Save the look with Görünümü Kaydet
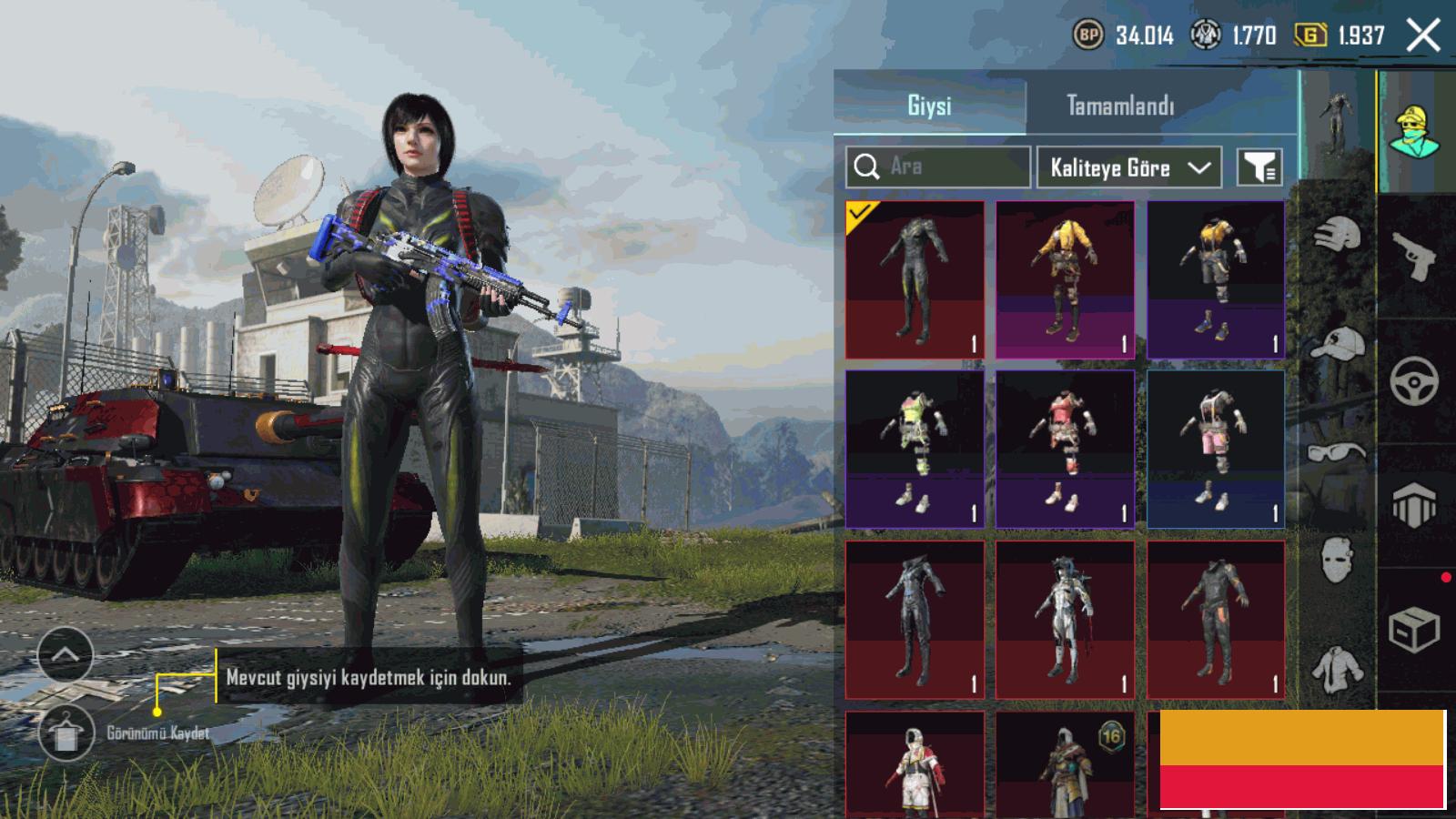Viewport: 1456px width, 819px height. 66,733
